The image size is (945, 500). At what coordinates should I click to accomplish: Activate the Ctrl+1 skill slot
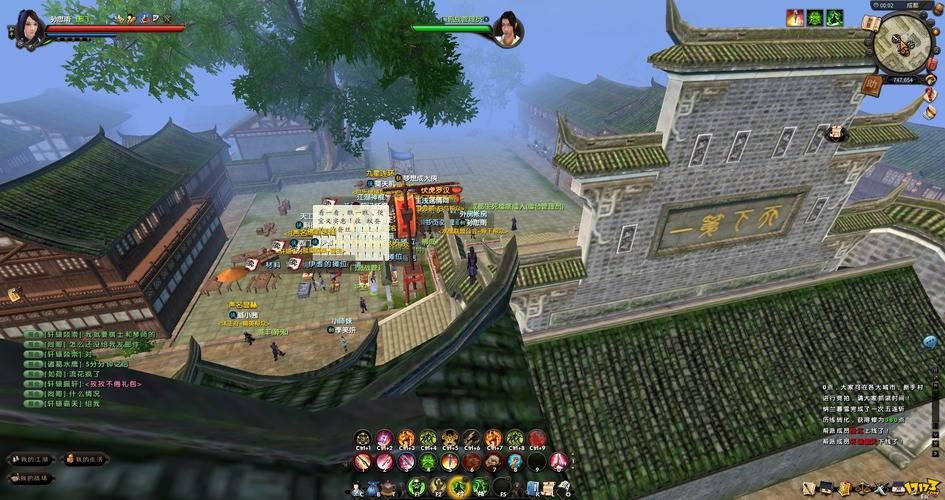click(x=362, y=439)
